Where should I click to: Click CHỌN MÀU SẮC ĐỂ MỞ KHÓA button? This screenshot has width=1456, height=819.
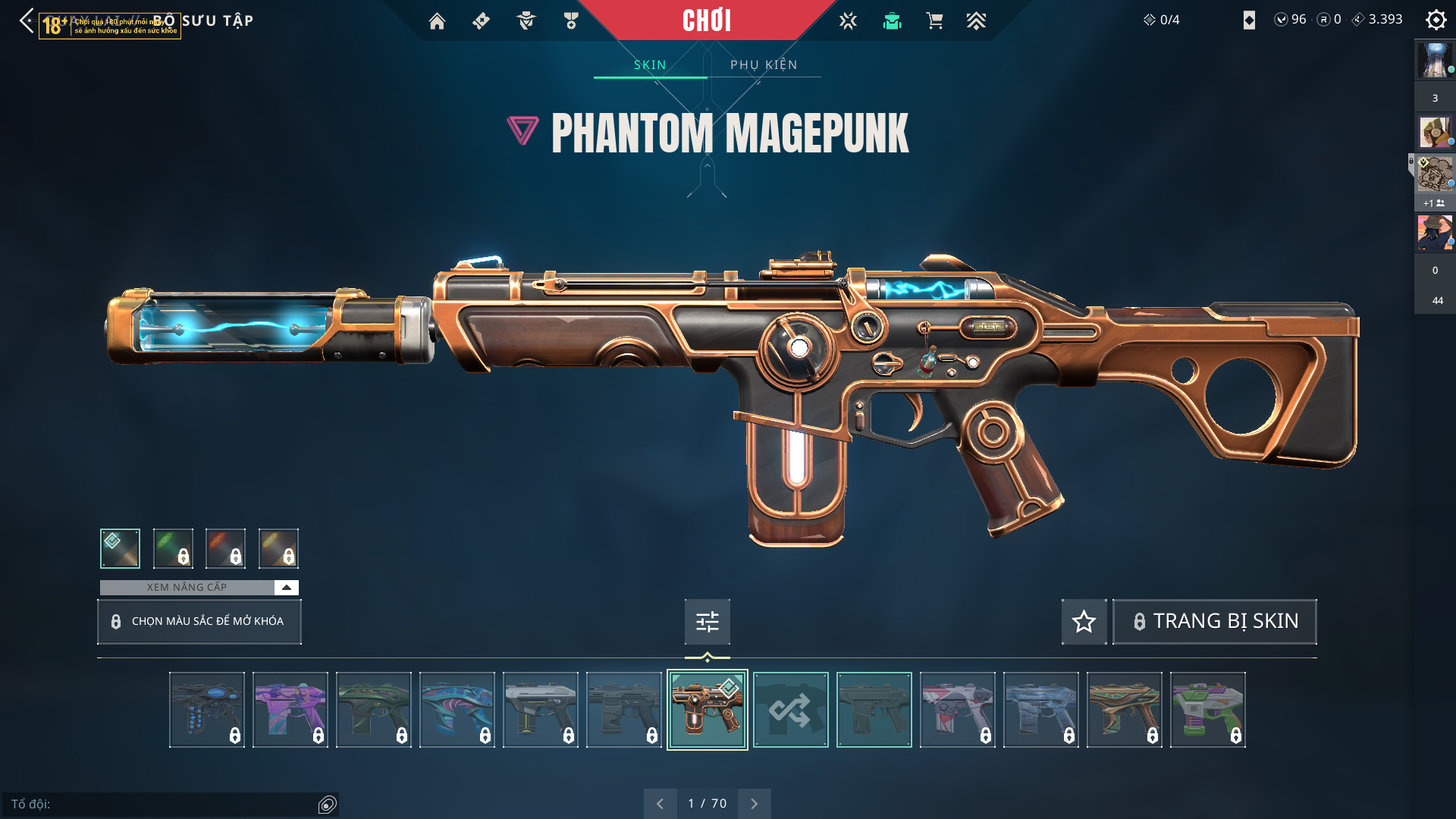pos(199,621)
